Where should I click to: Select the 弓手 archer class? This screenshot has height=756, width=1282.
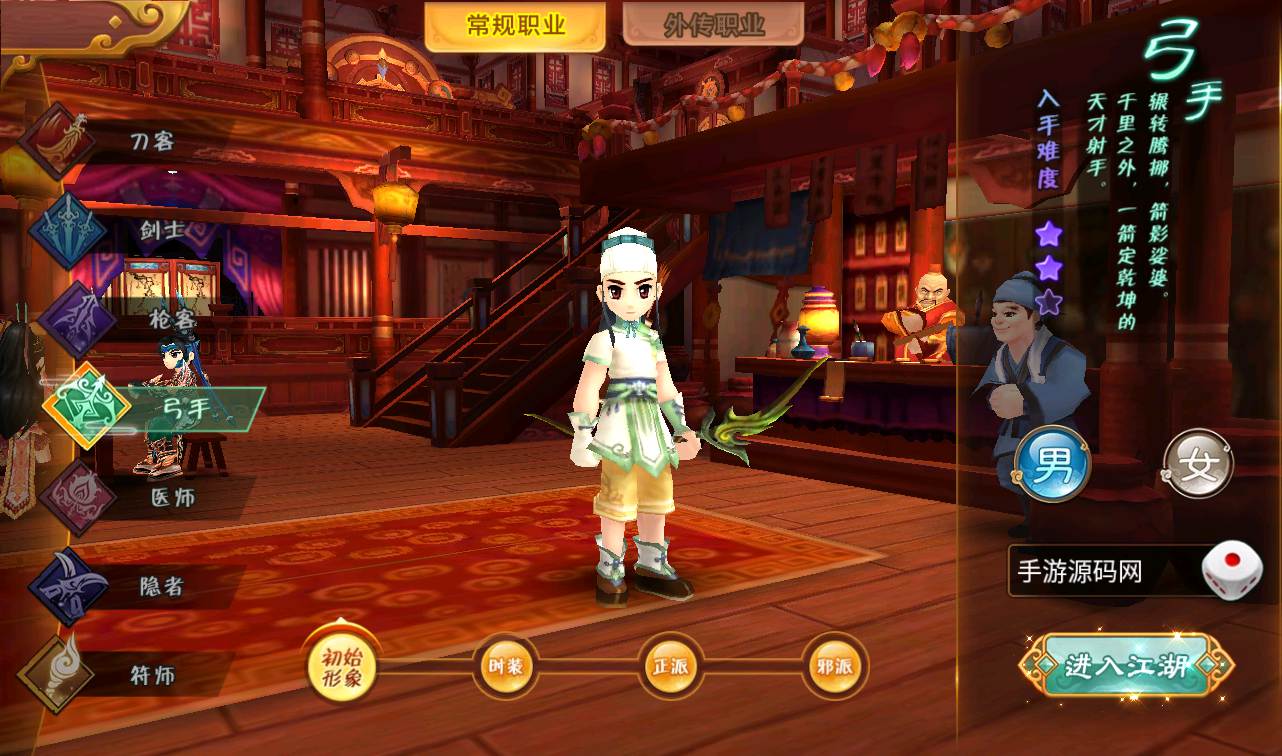[x=88, y=407]
